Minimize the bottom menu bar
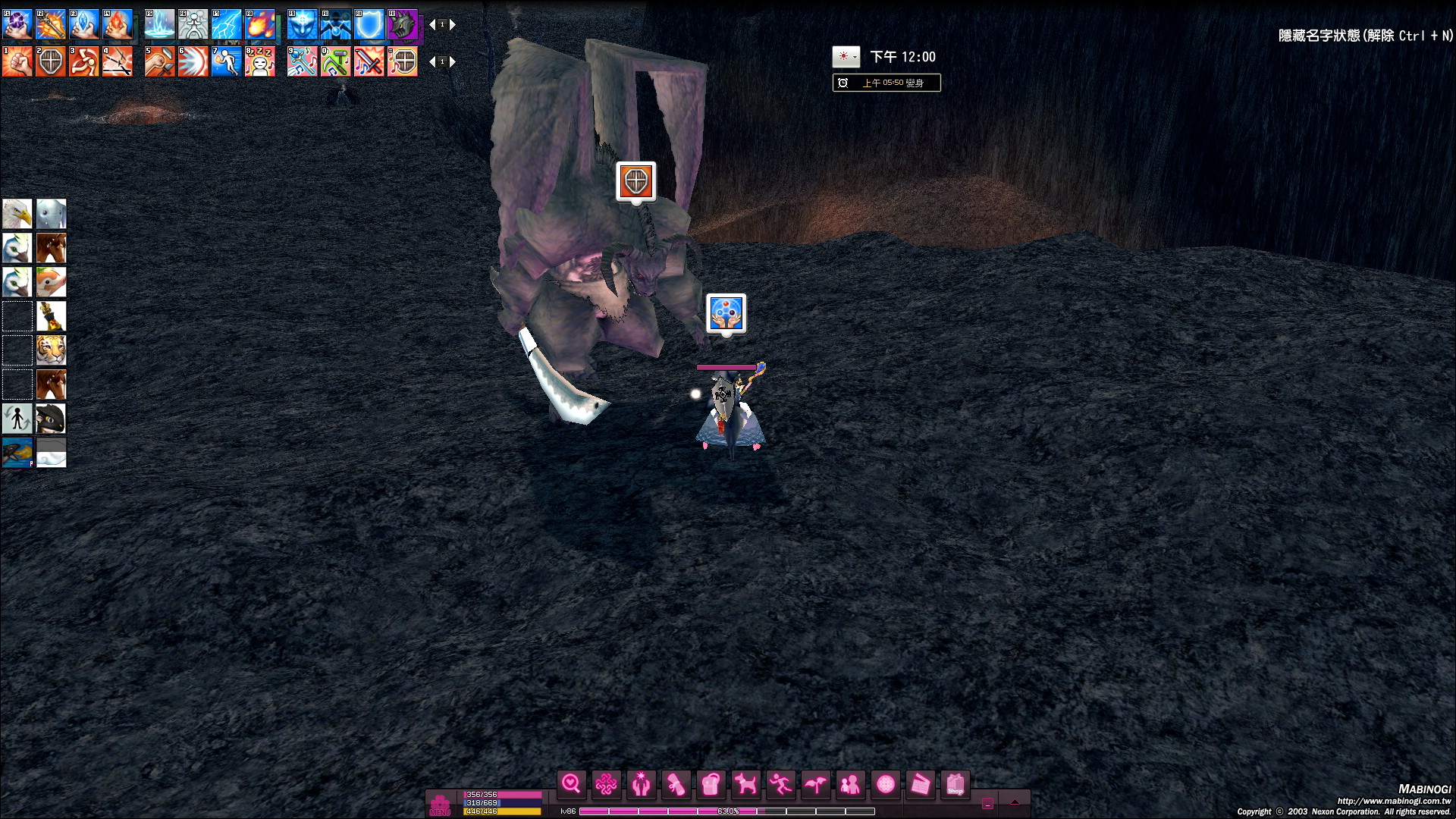Image resolution: width=1456 pixels, height=819 pixels. 987,804
